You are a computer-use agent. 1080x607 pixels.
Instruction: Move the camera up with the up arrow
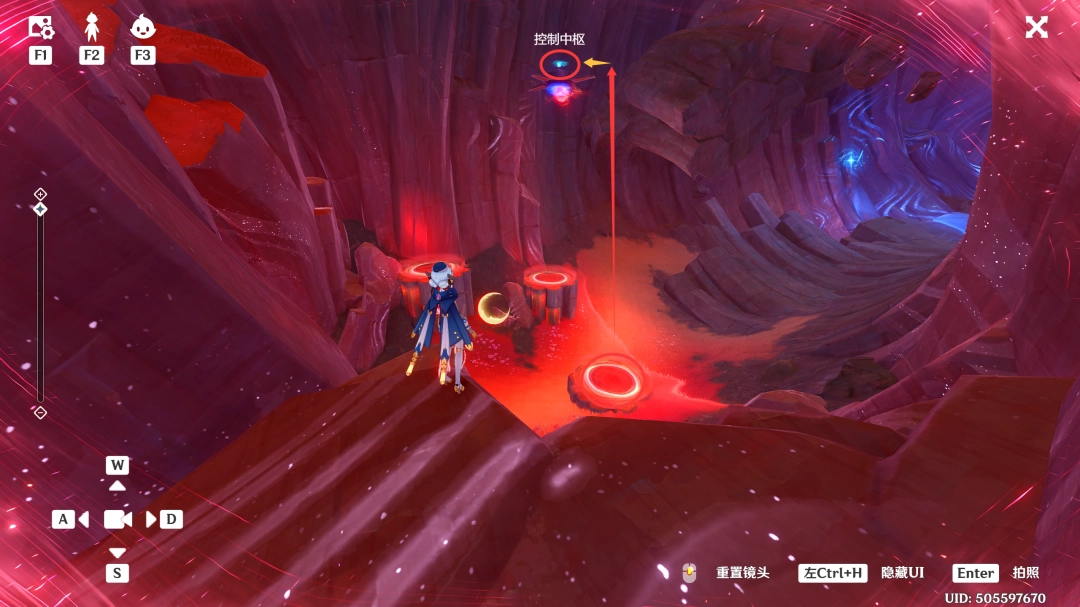coord(118,485)
